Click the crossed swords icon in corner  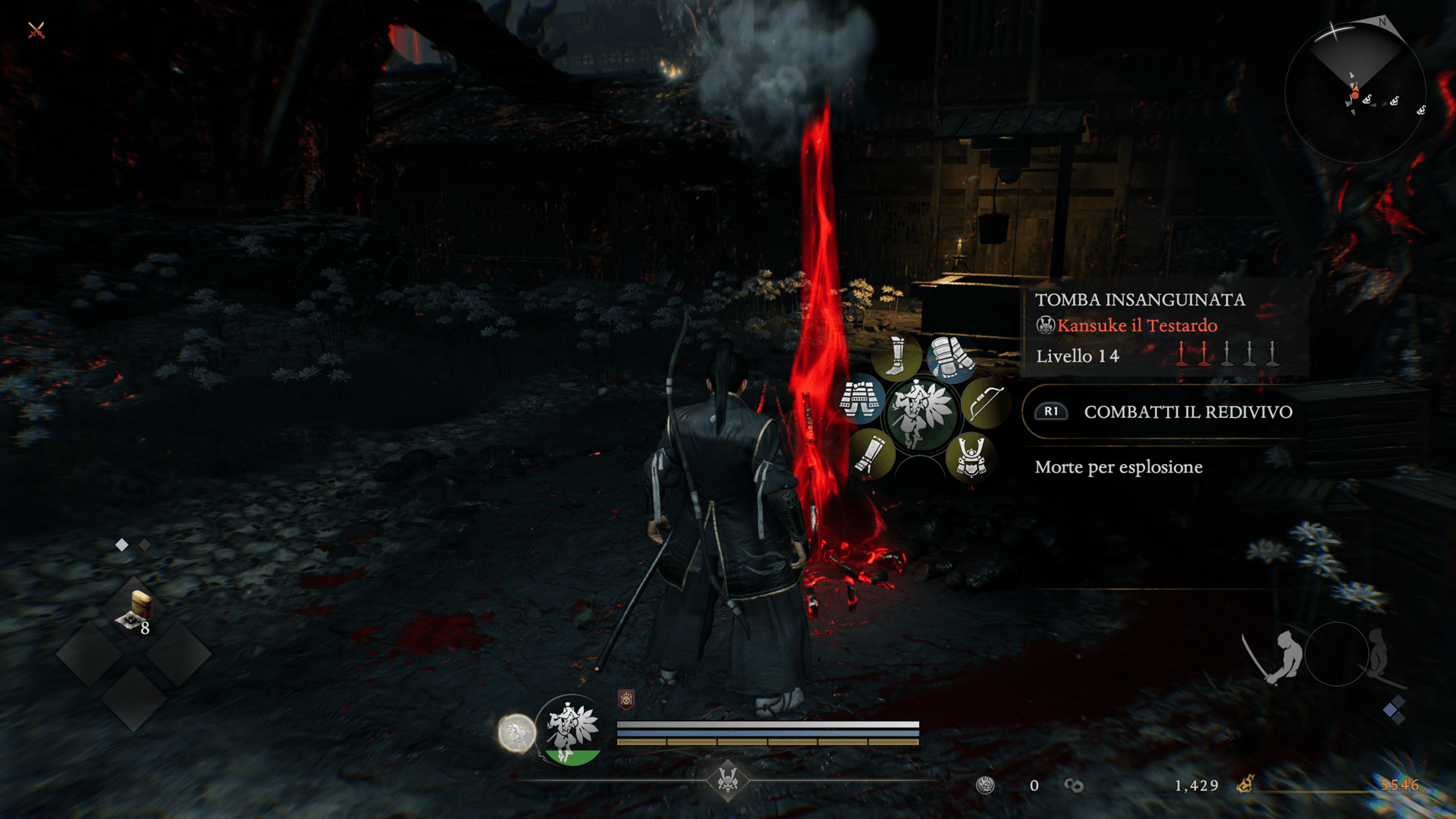[36, 30]
